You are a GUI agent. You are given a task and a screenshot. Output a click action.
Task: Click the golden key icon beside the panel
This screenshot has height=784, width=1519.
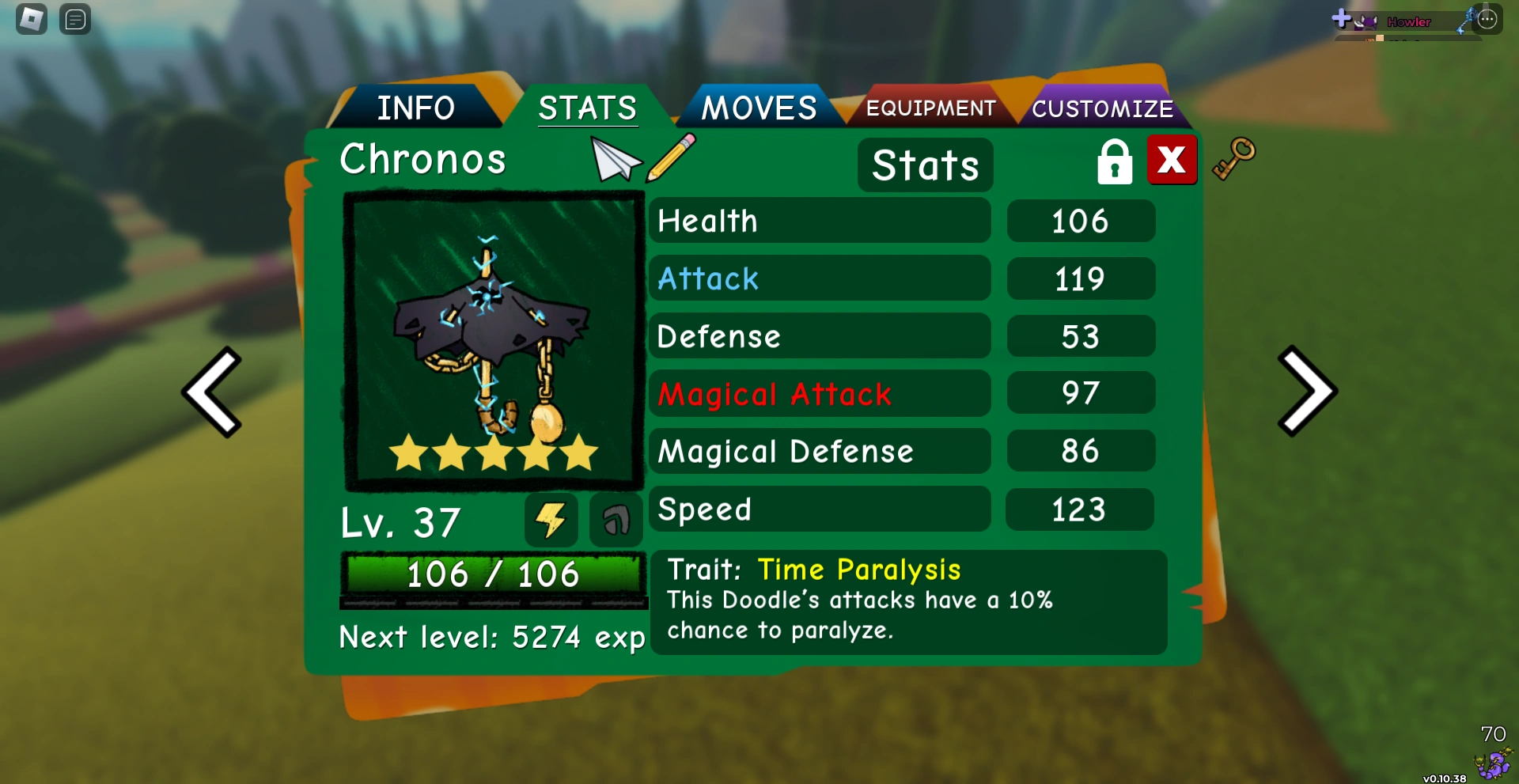[1234, 159]
